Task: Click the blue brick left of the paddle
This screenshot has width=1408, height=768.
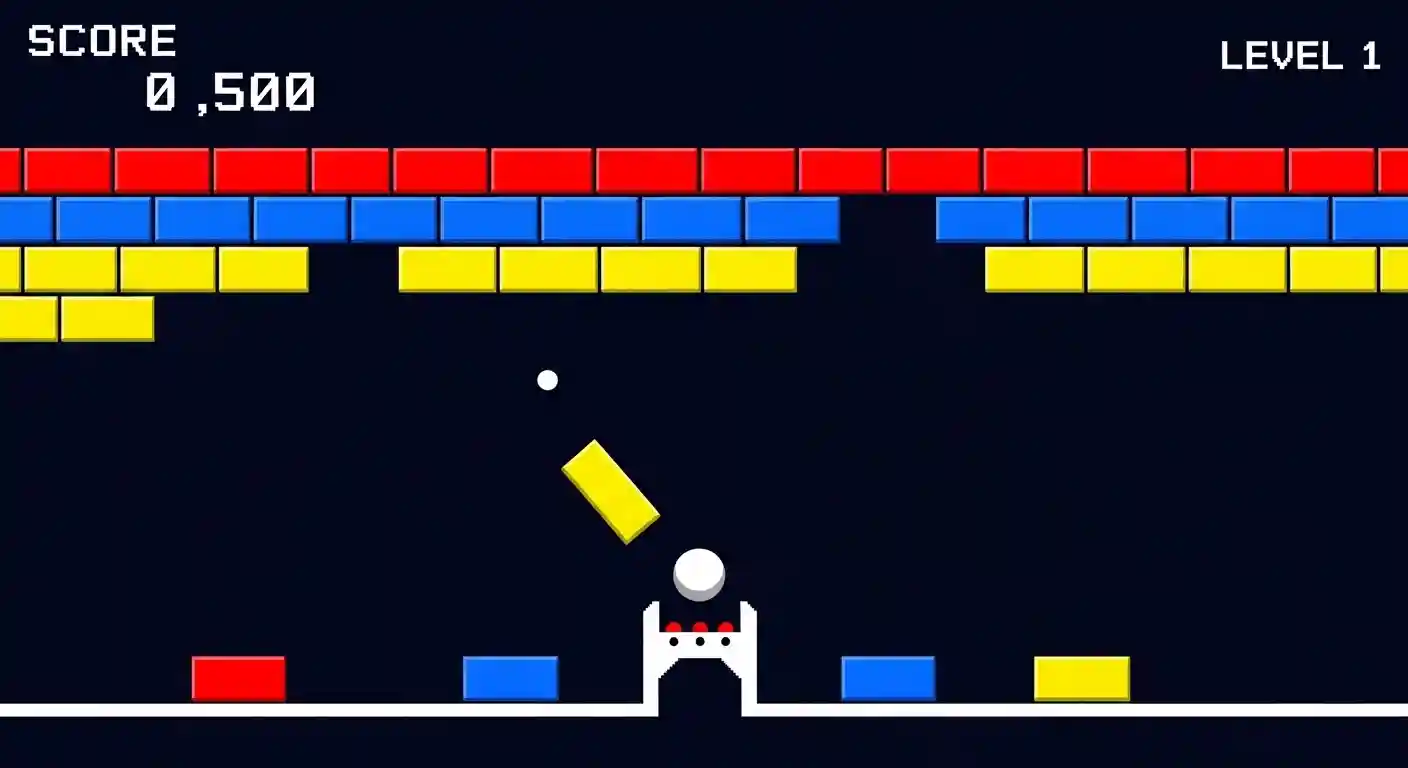Action: [510, 676]
